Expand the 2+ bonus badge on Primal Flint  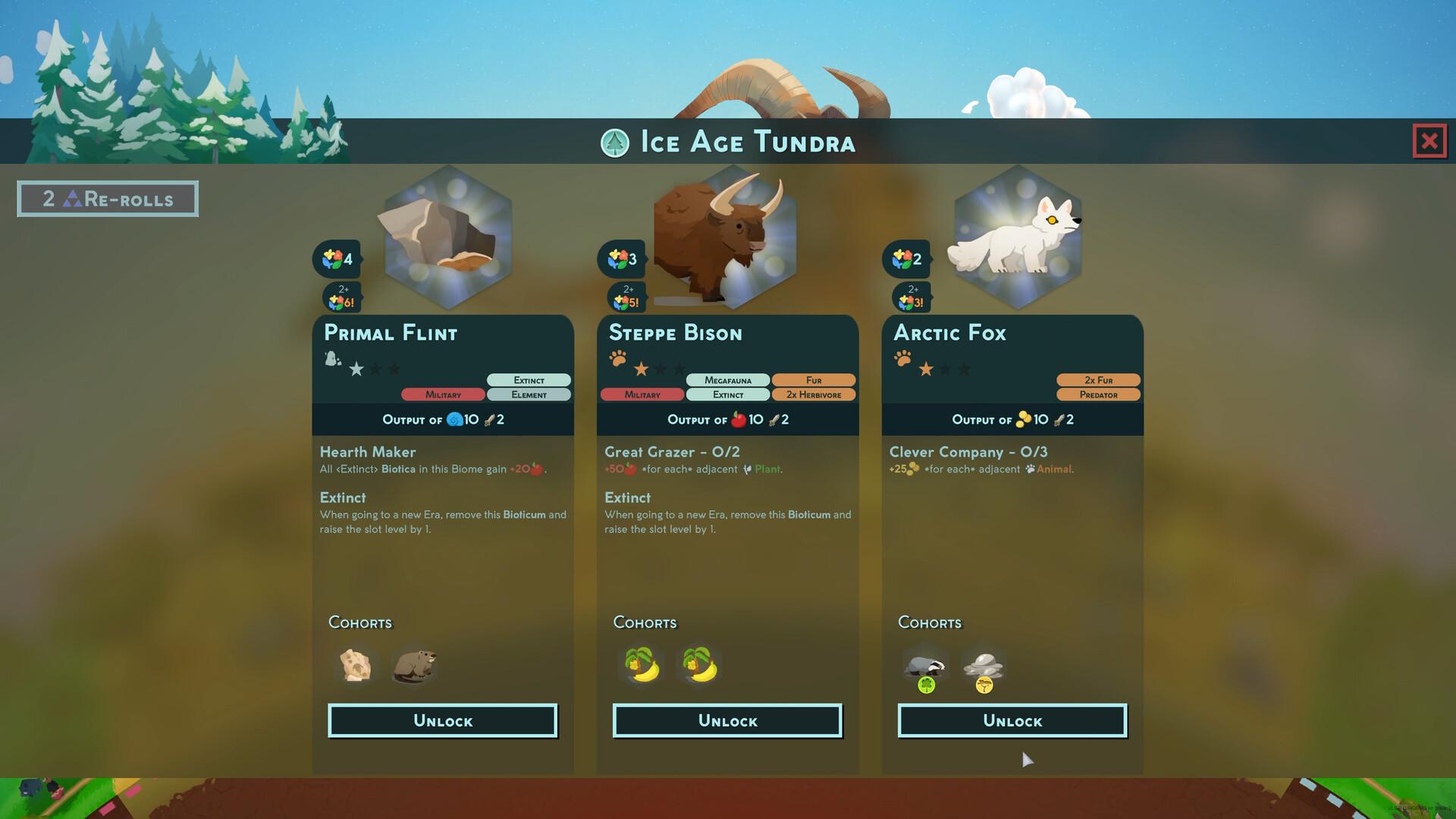[x=343, y=296]
